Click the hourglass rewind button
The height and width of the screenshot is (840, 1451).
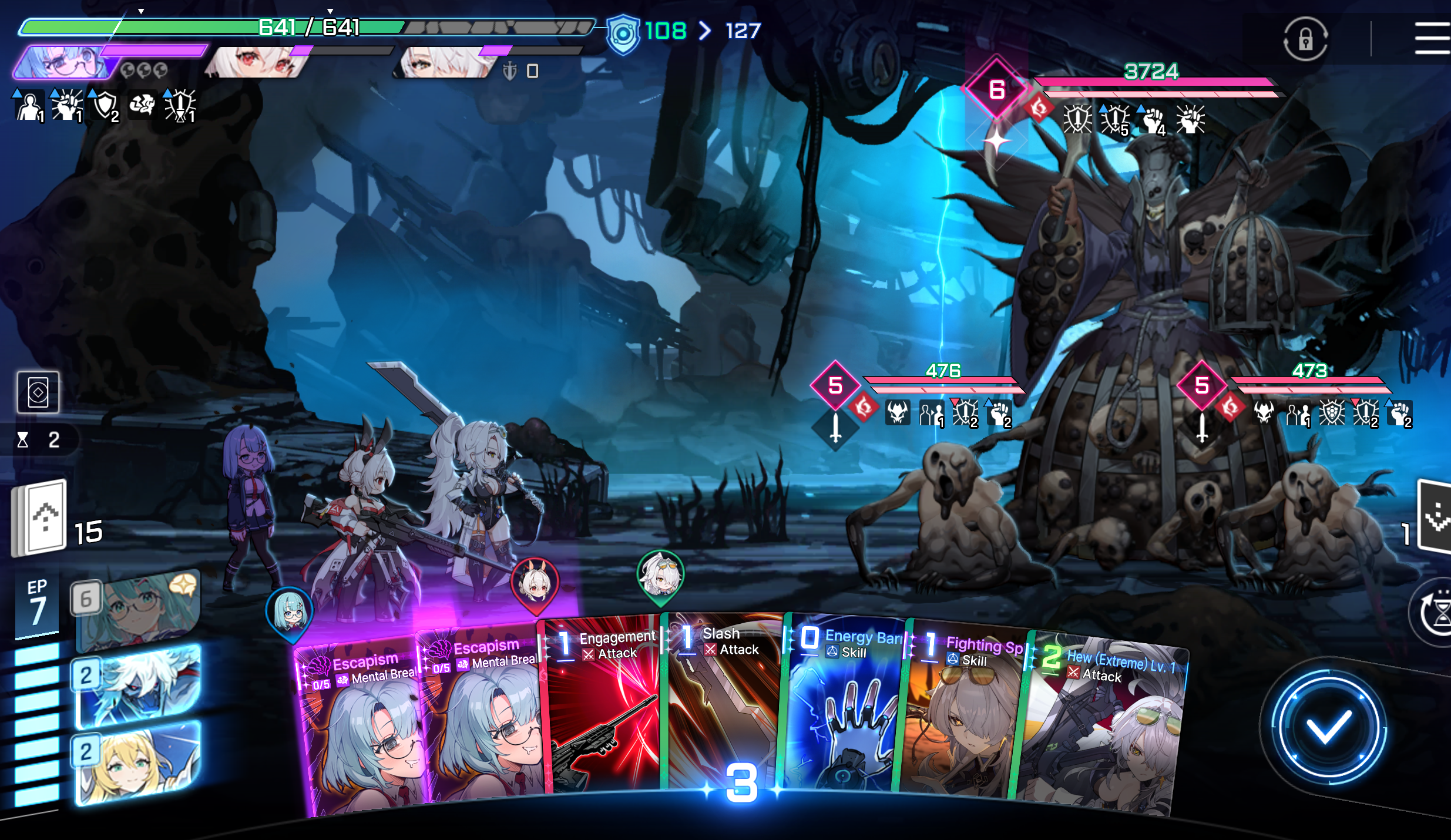tap(1436, 613)
